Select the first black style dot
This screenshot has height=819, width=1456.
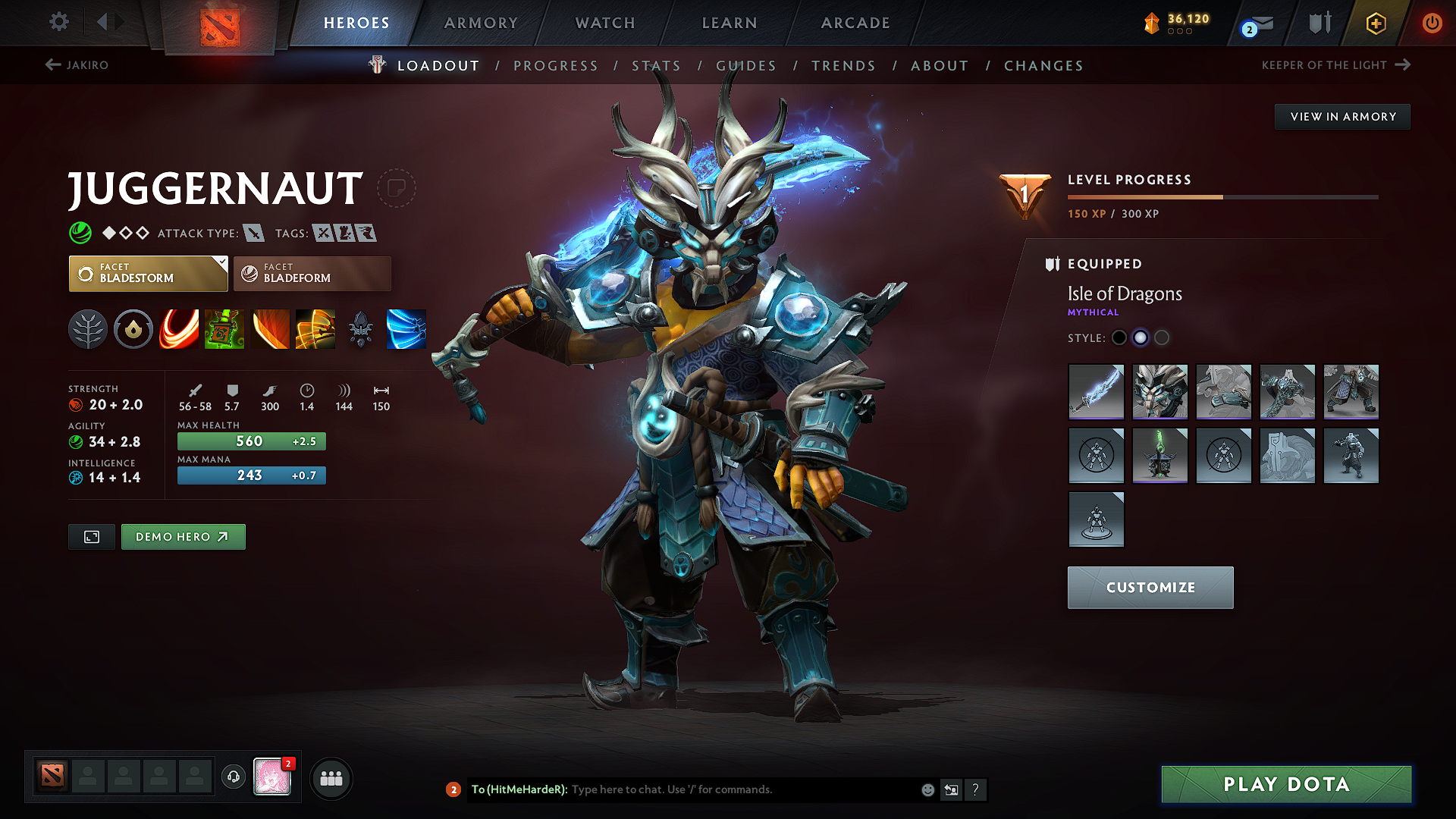[1119, 338]
